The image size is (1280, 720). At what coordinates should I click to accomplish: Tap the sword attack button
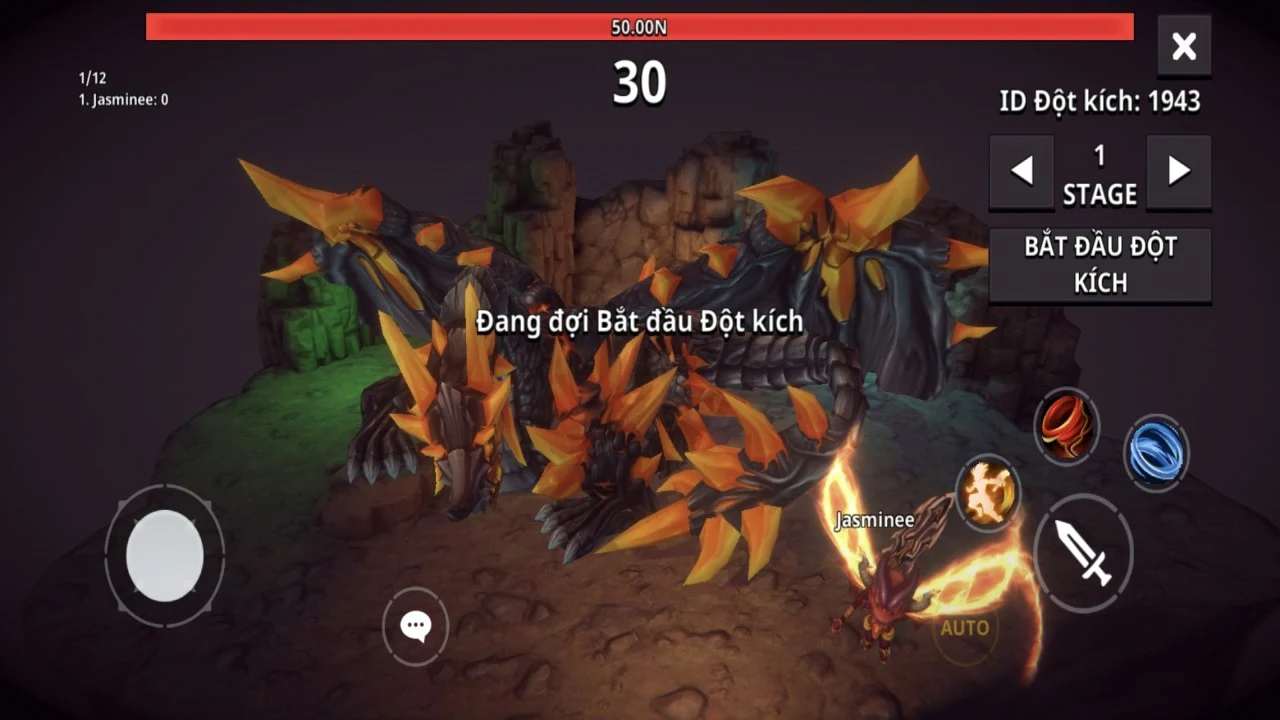pos(1085,553)
